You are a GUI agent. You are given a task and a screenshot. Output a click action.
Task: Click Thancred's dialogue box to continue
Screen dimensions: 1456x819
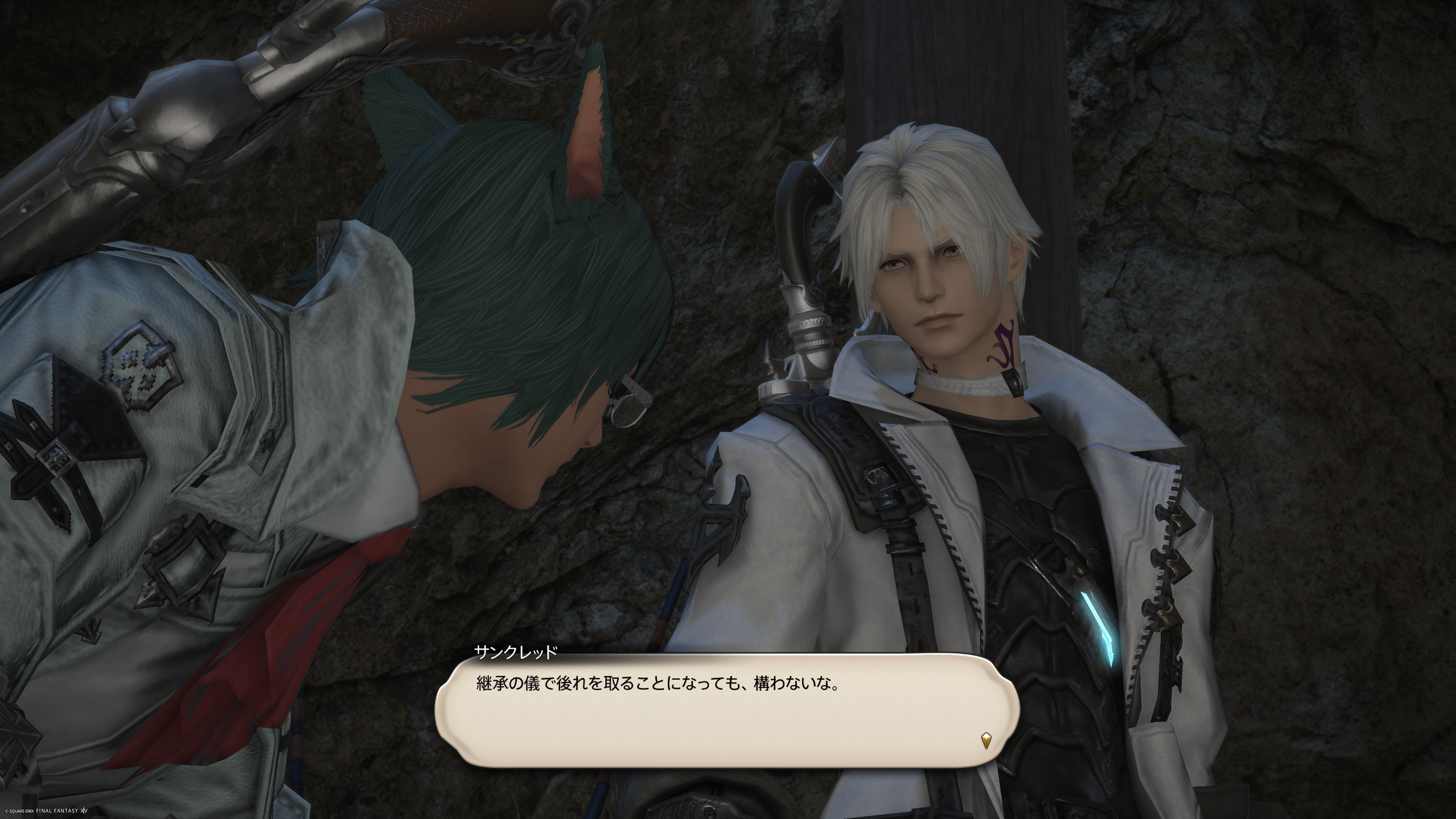(x=727, y=711)
